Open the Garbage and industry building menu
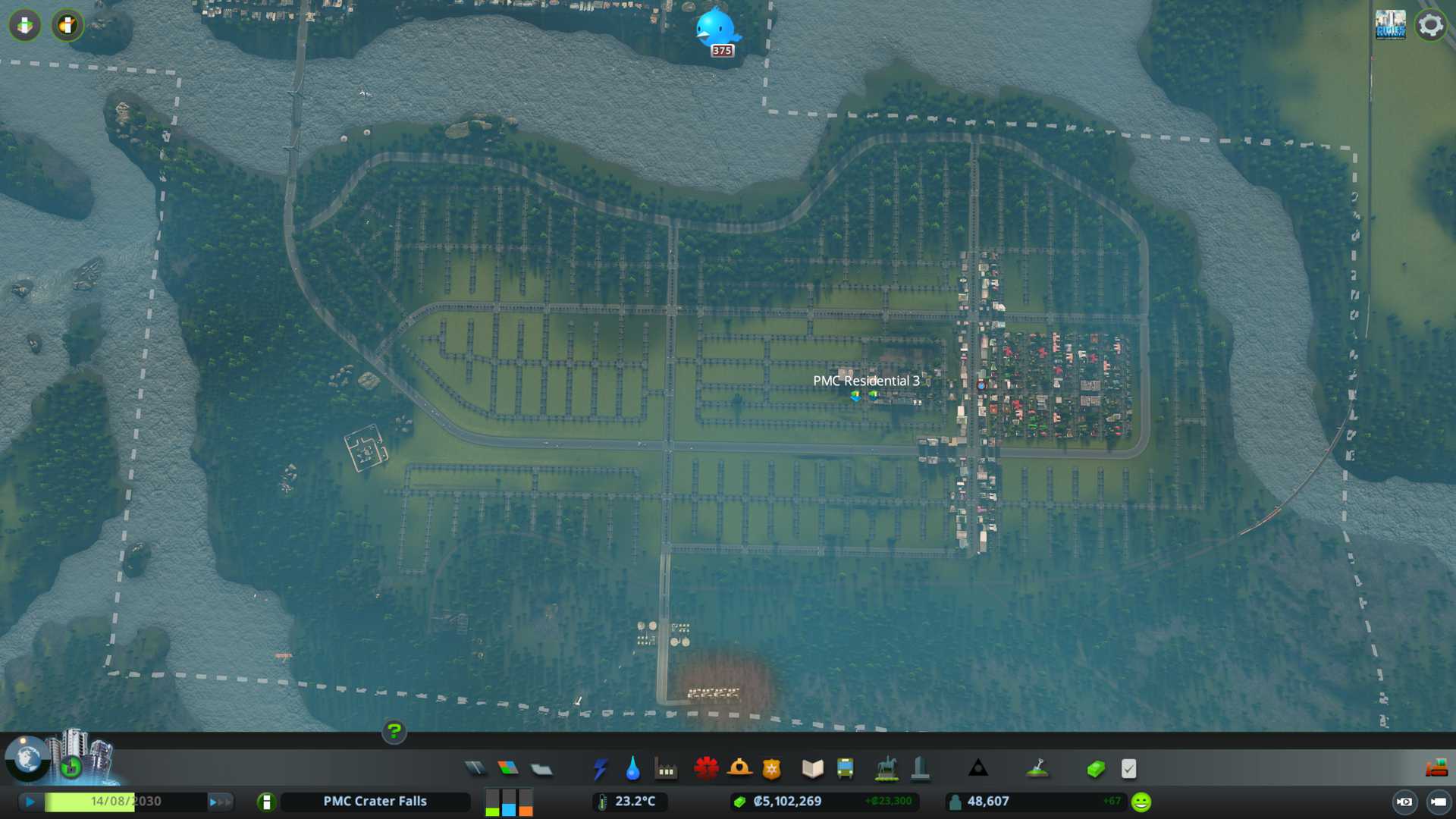The height and width of the screenshot is (819, 1456). 667,769
